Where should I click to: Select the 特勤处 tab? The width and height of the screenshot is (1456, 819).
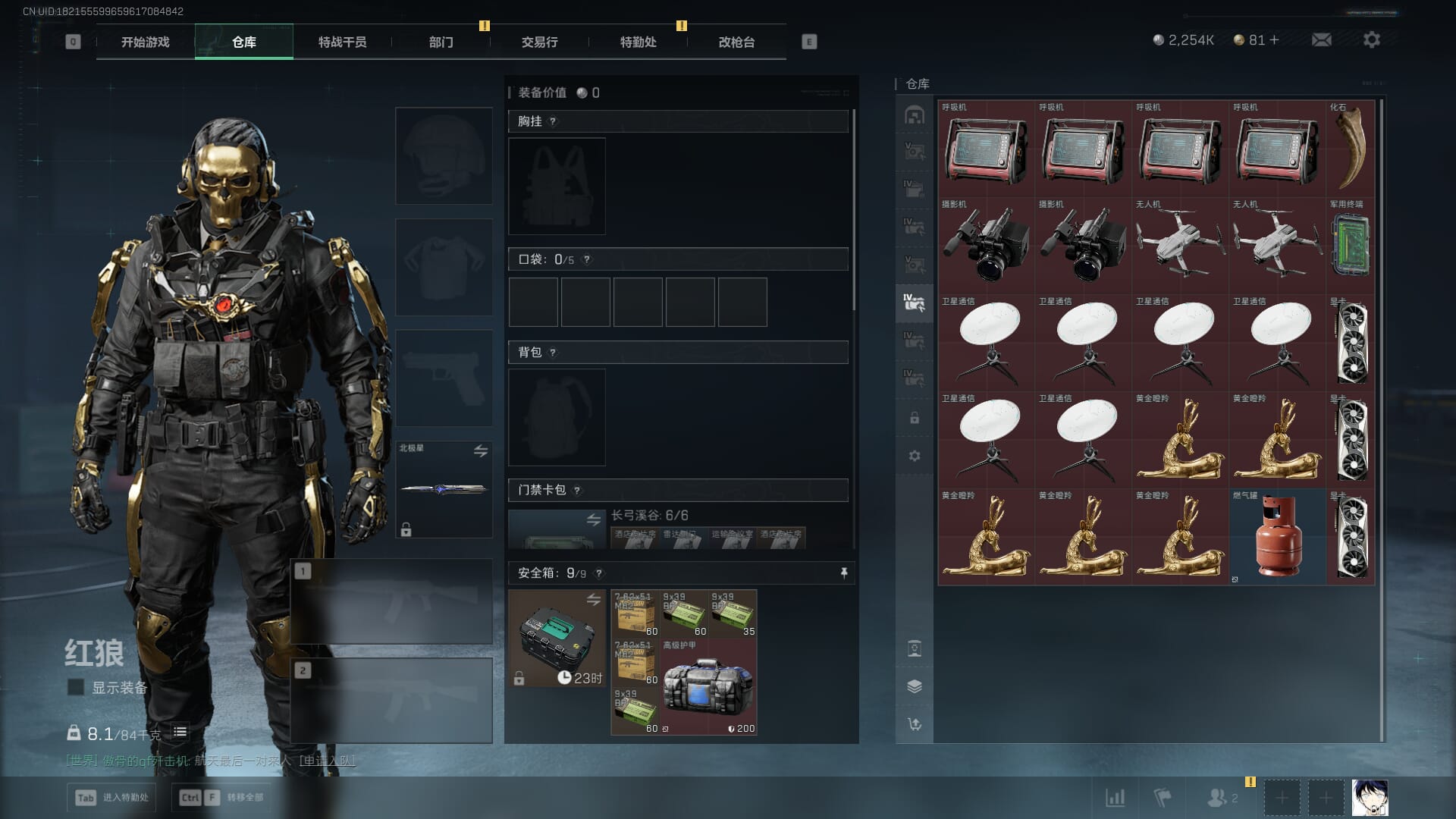tap(638, 42)
